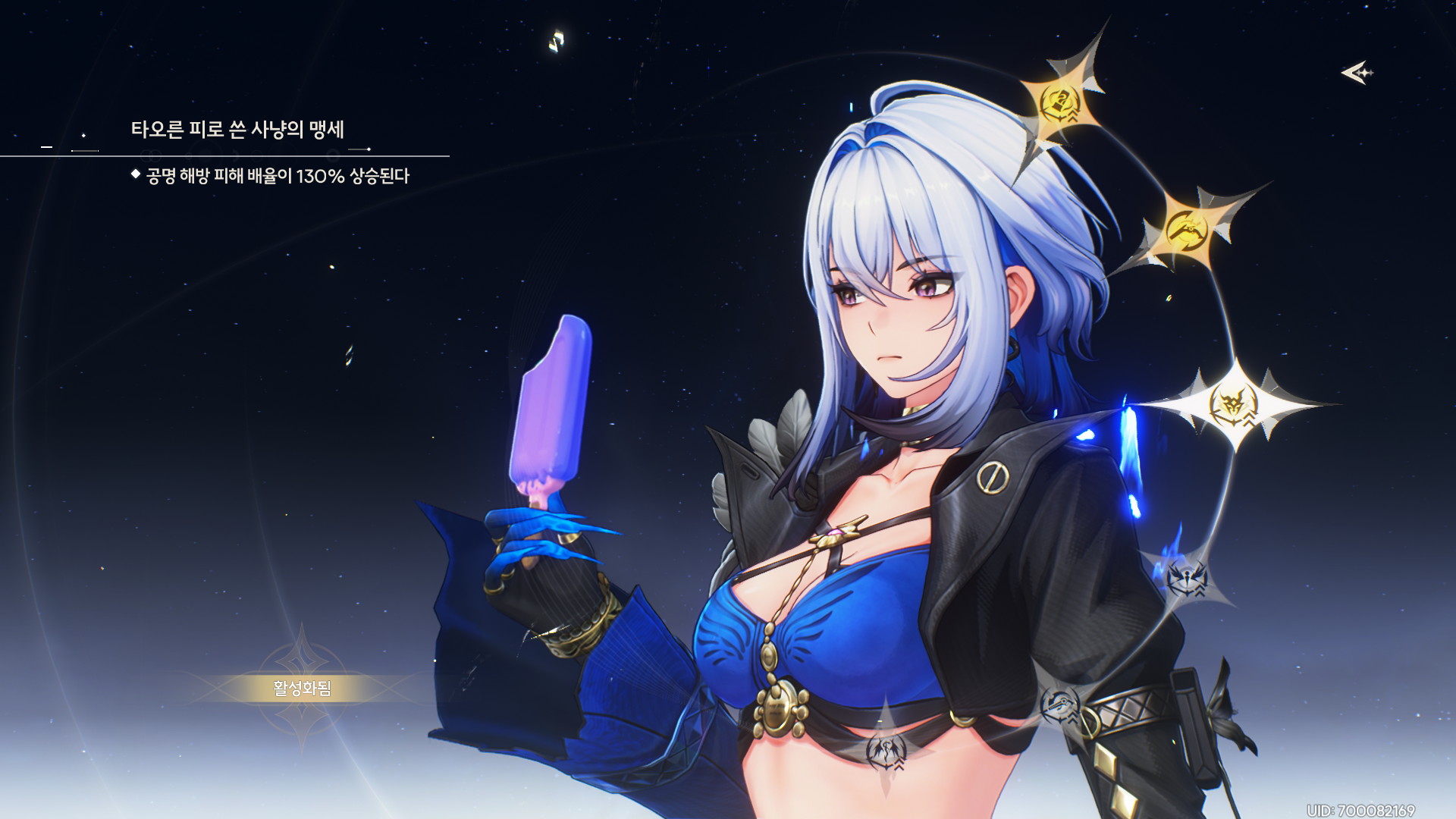Viewport: 1456px width, 819px height.
Task: Choose the highlighted white resonance chain node
Action: (1233, 404)
